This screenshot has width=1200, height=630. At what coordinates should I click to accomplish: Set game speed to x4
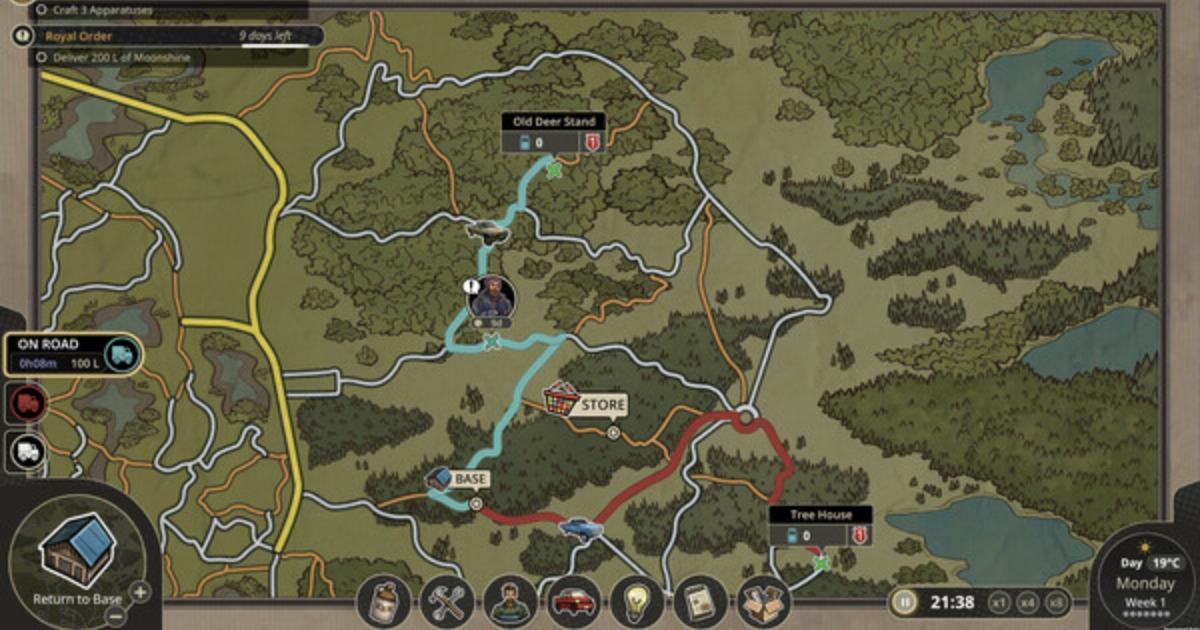coord(1026,602)
